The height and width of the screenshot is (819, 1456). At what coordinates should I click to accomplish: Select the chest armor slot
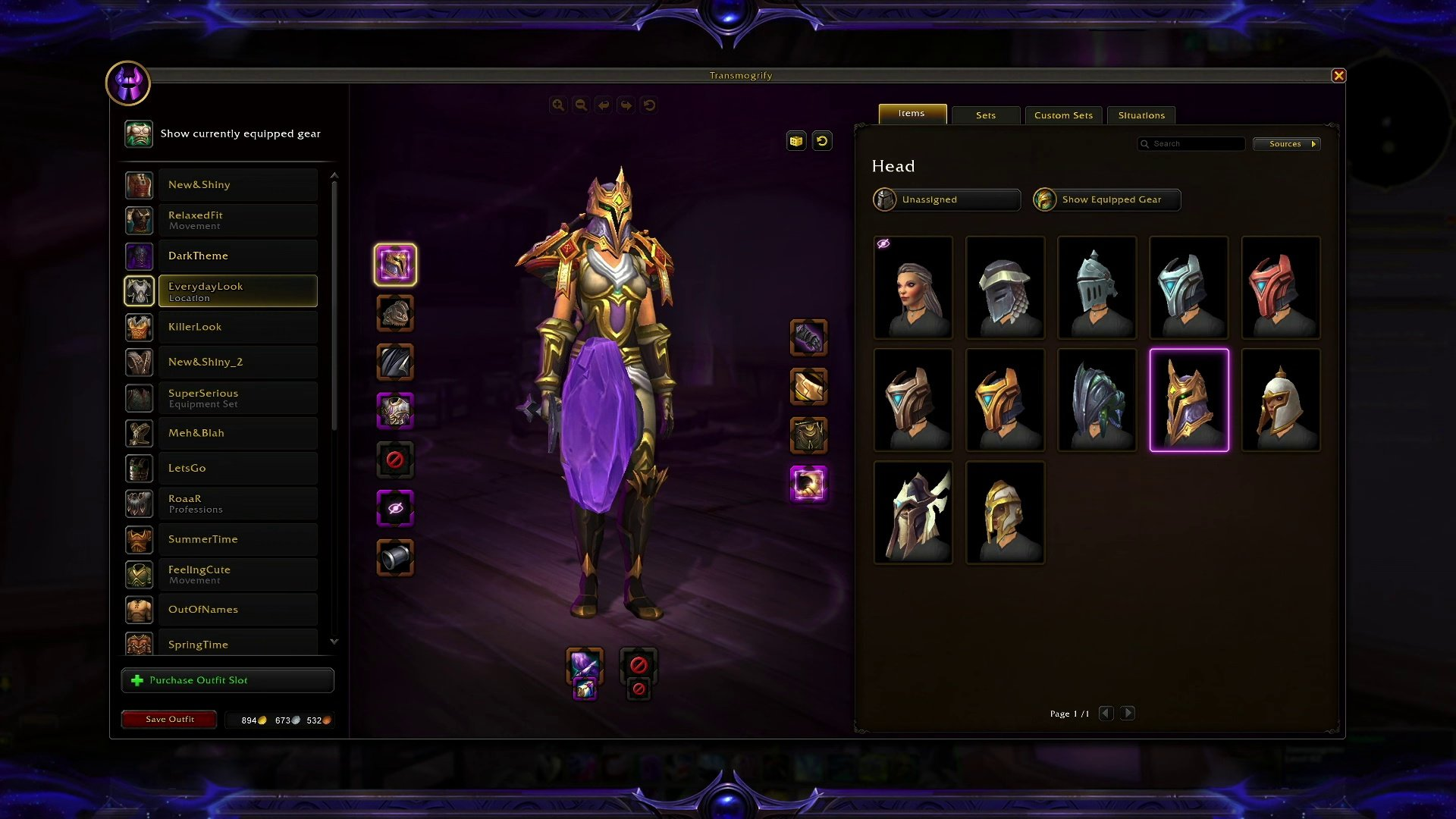click(394, 411)
